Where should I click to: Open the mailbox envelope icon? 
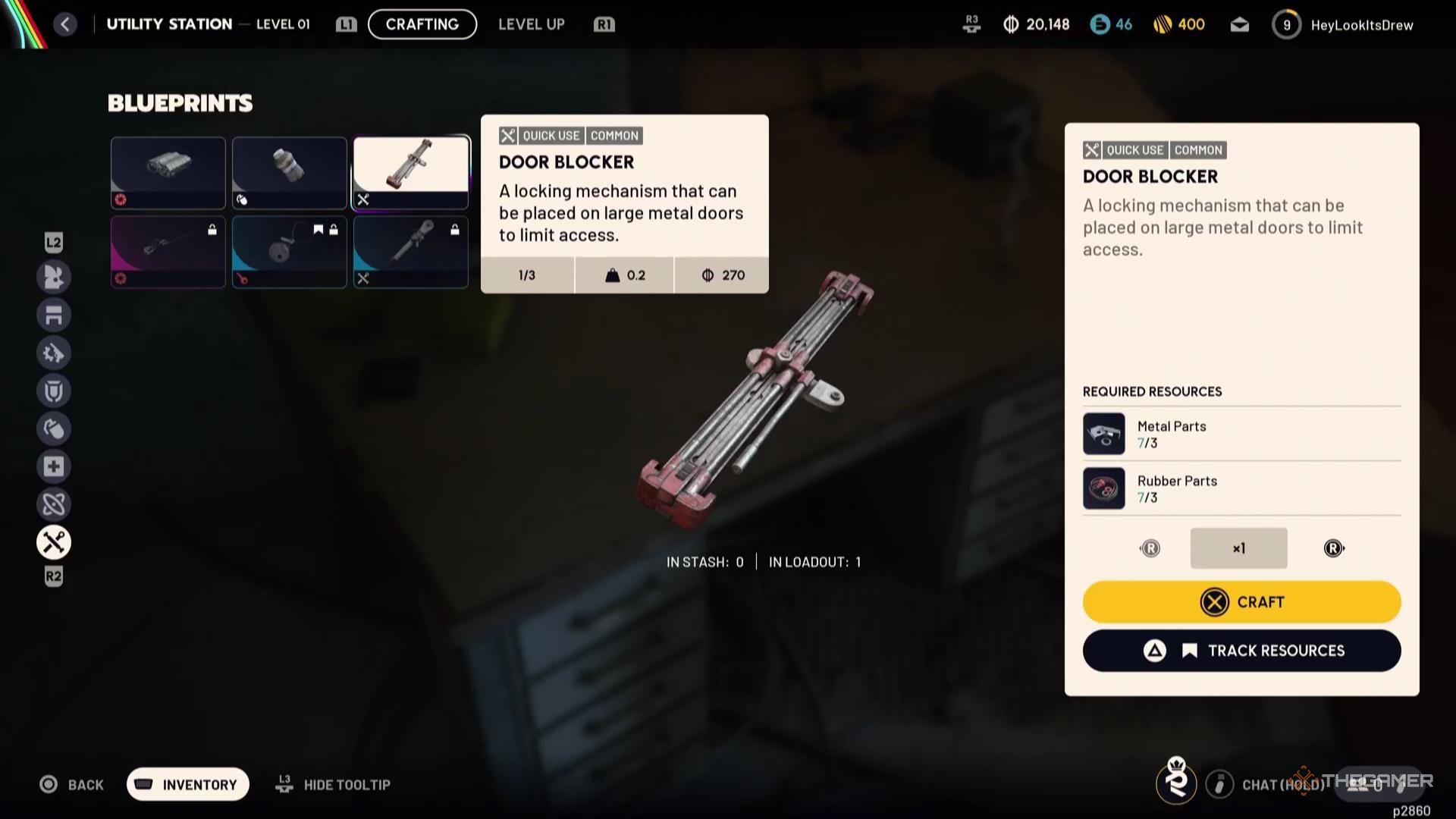pyautogui.click(x=1239, y=25)
